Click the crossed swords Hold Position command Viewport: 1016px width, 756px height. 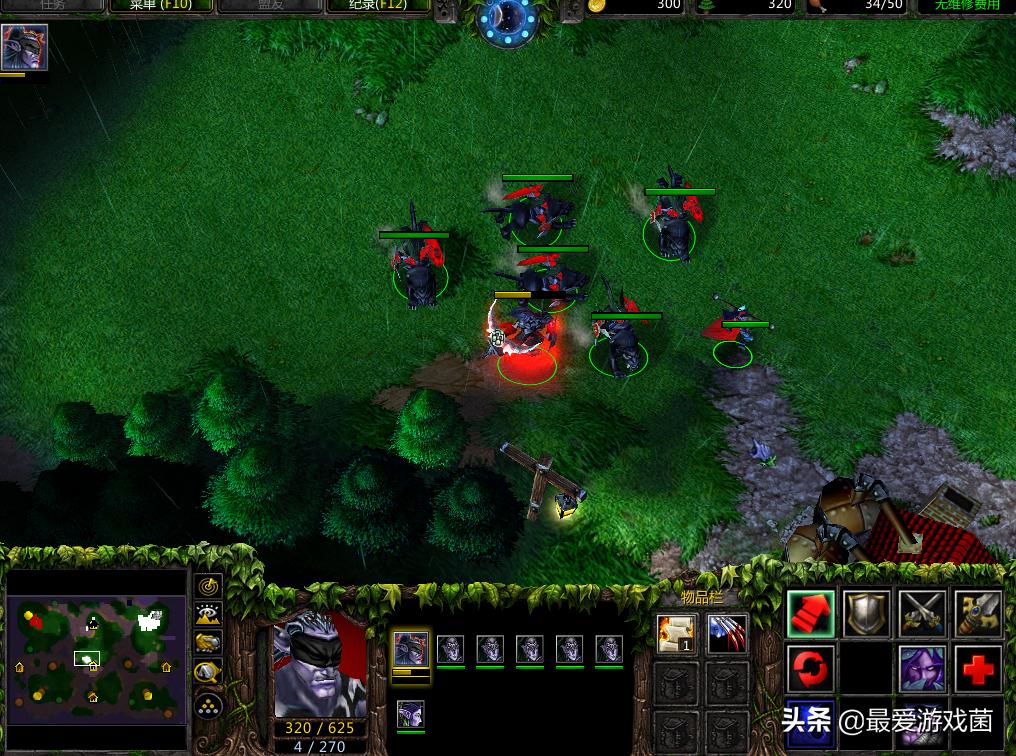point(922,613)
